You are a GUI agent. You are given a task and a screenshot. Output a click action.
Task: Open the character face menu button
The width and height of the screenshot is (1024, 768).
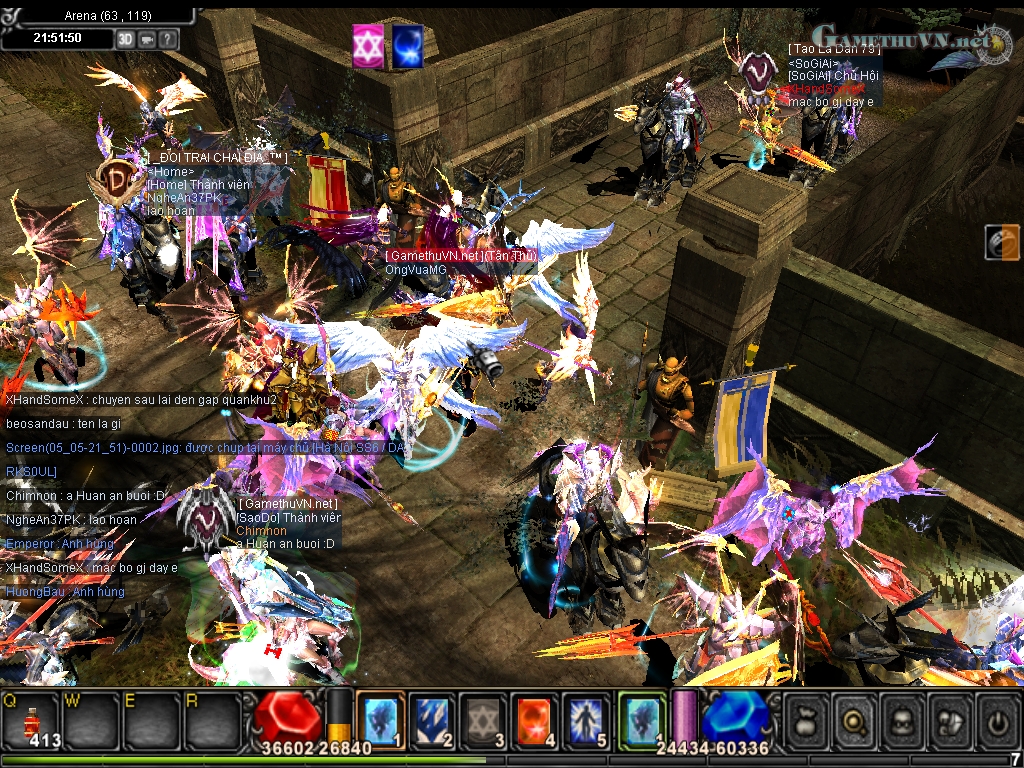904,718
